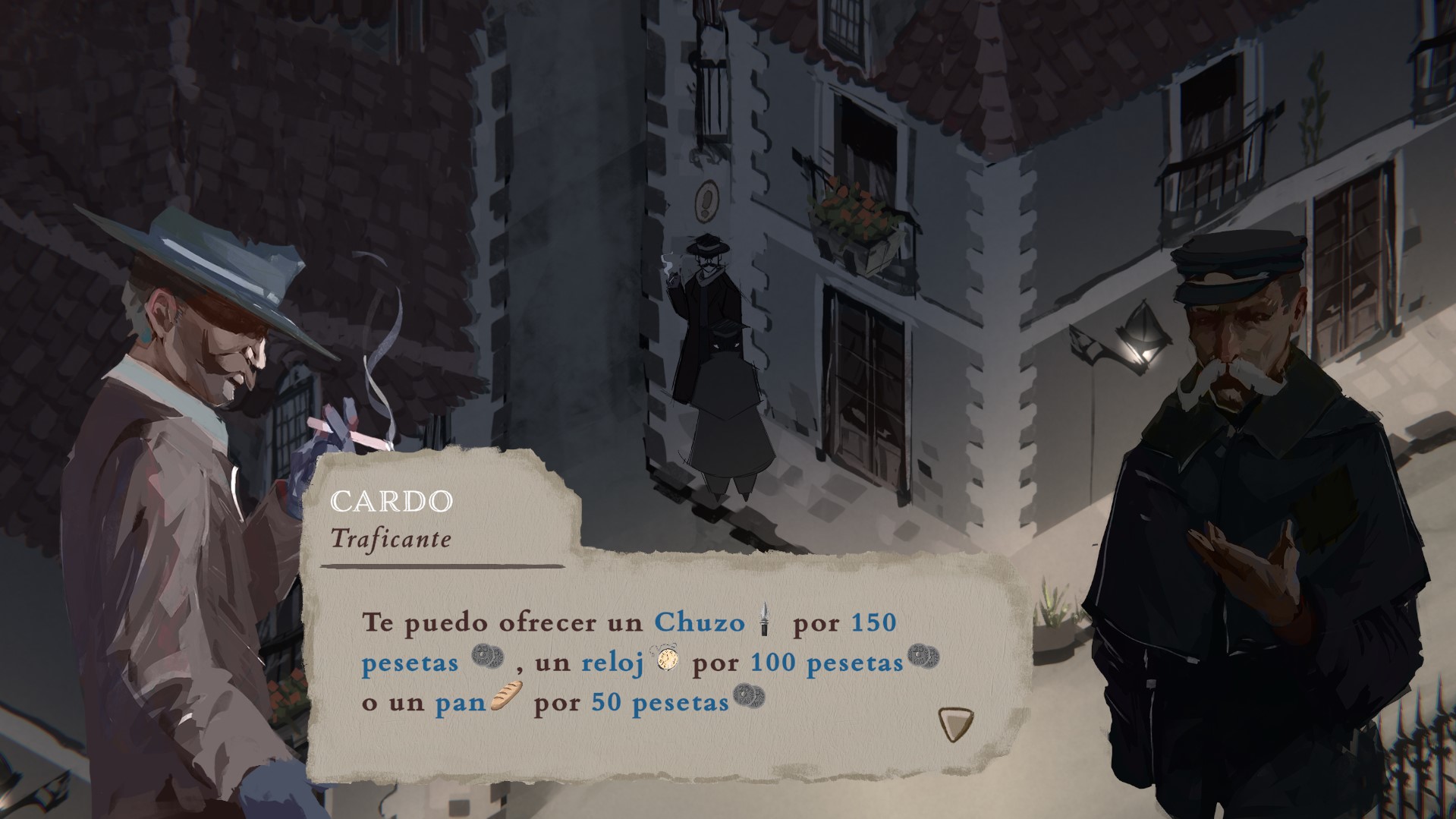1456x819 pixels.
Task: Click the Chuzo knife icon
Action: pos(764,621)
